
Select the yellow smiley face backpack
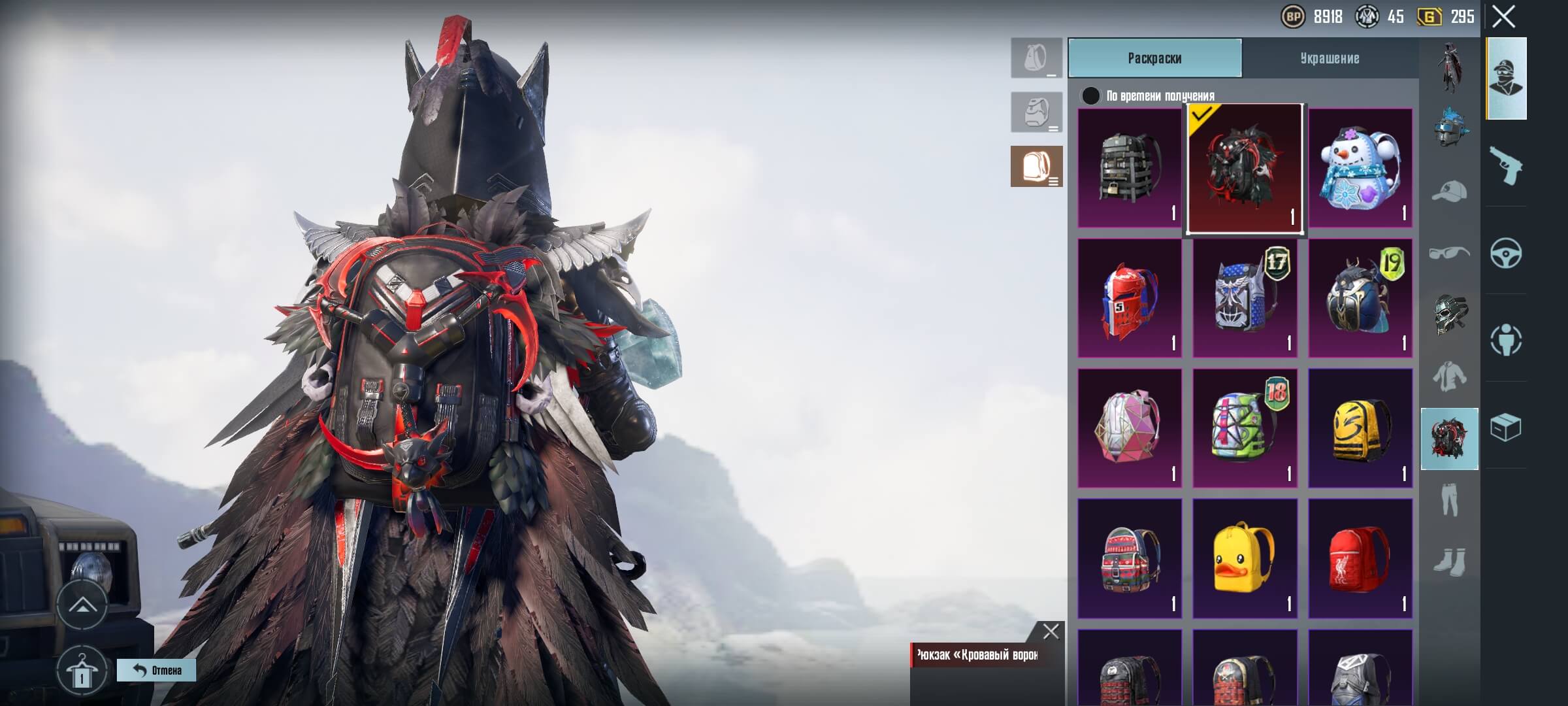(1360, 428)
